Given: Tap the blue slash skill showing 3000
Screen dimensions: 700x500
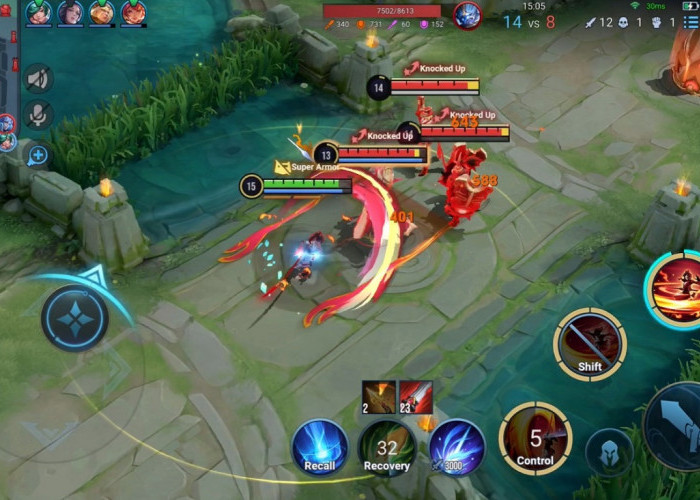Looking at the screenshot, I should (457, 447).
